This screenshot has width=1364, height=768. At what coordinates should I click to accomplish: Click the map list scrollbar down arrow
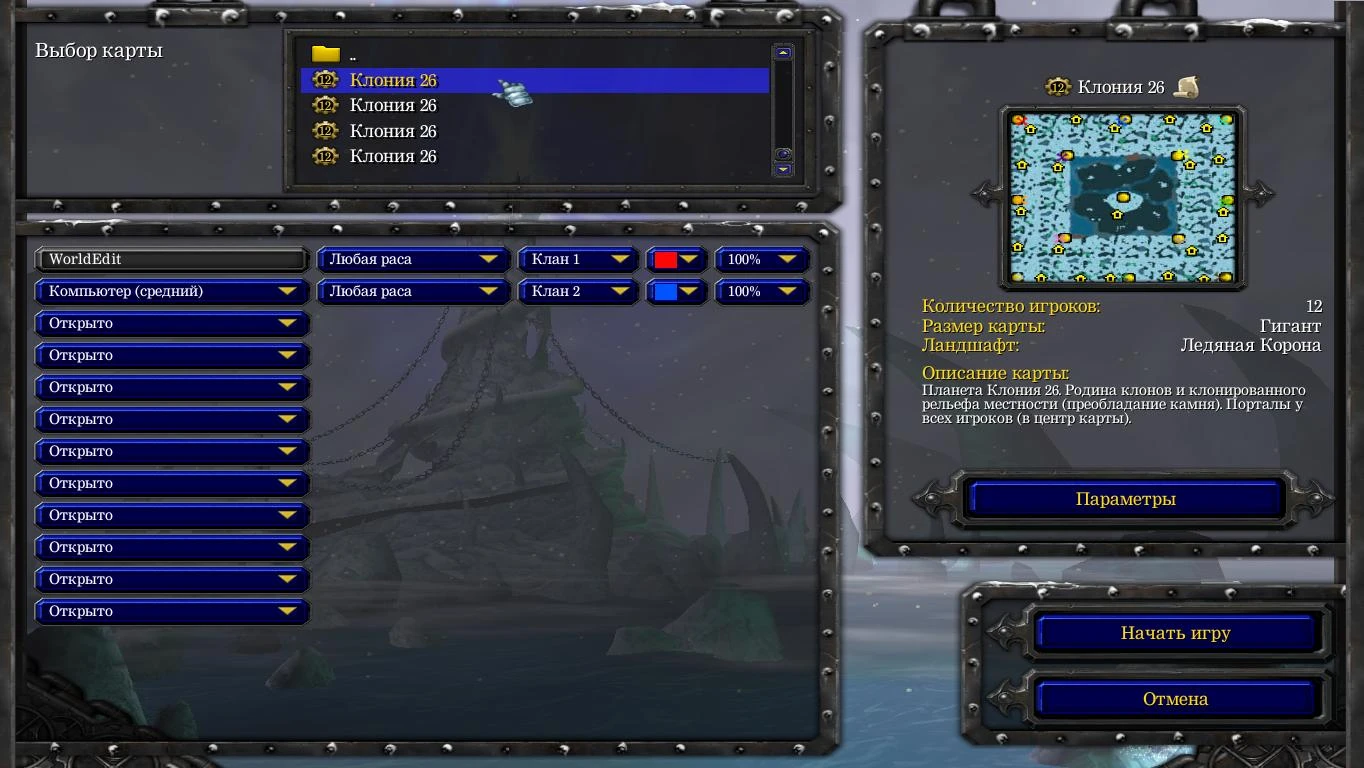[782, 171]
